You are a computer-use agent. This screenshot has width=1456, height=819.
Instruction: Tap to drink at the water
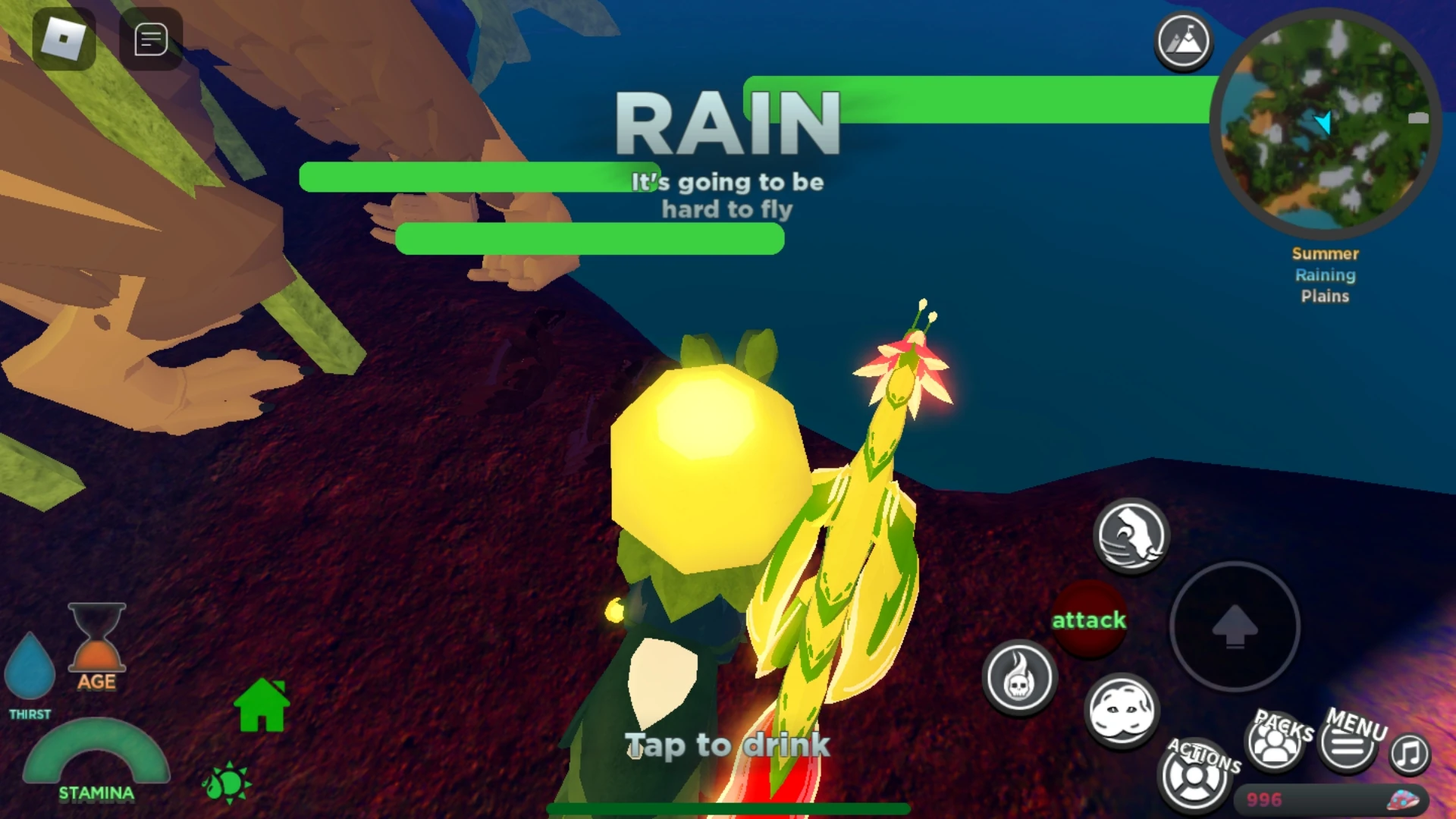click(726, 745)
